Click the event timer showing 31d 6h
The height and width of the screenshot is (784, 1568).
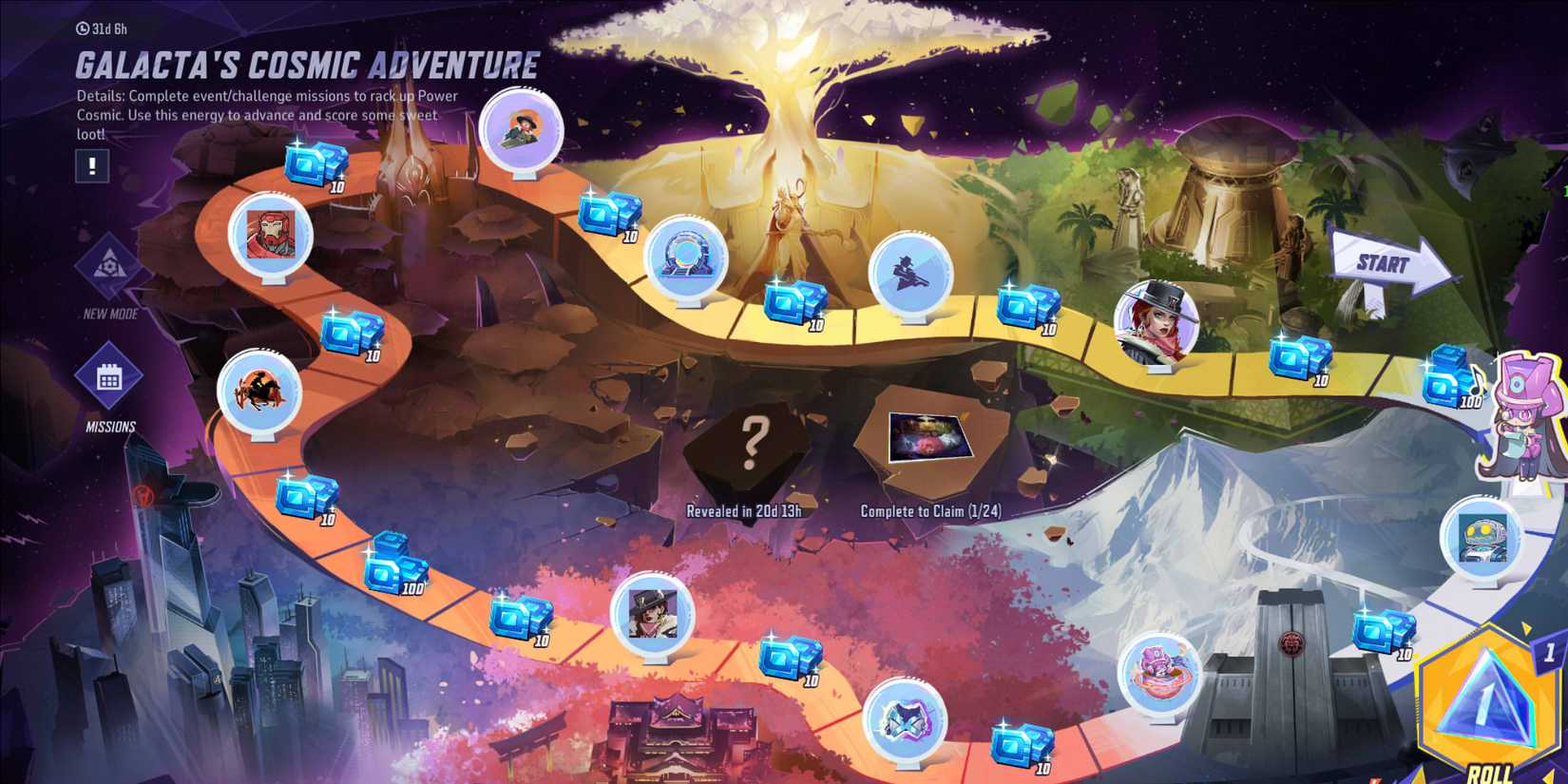[x=103, y=27]
